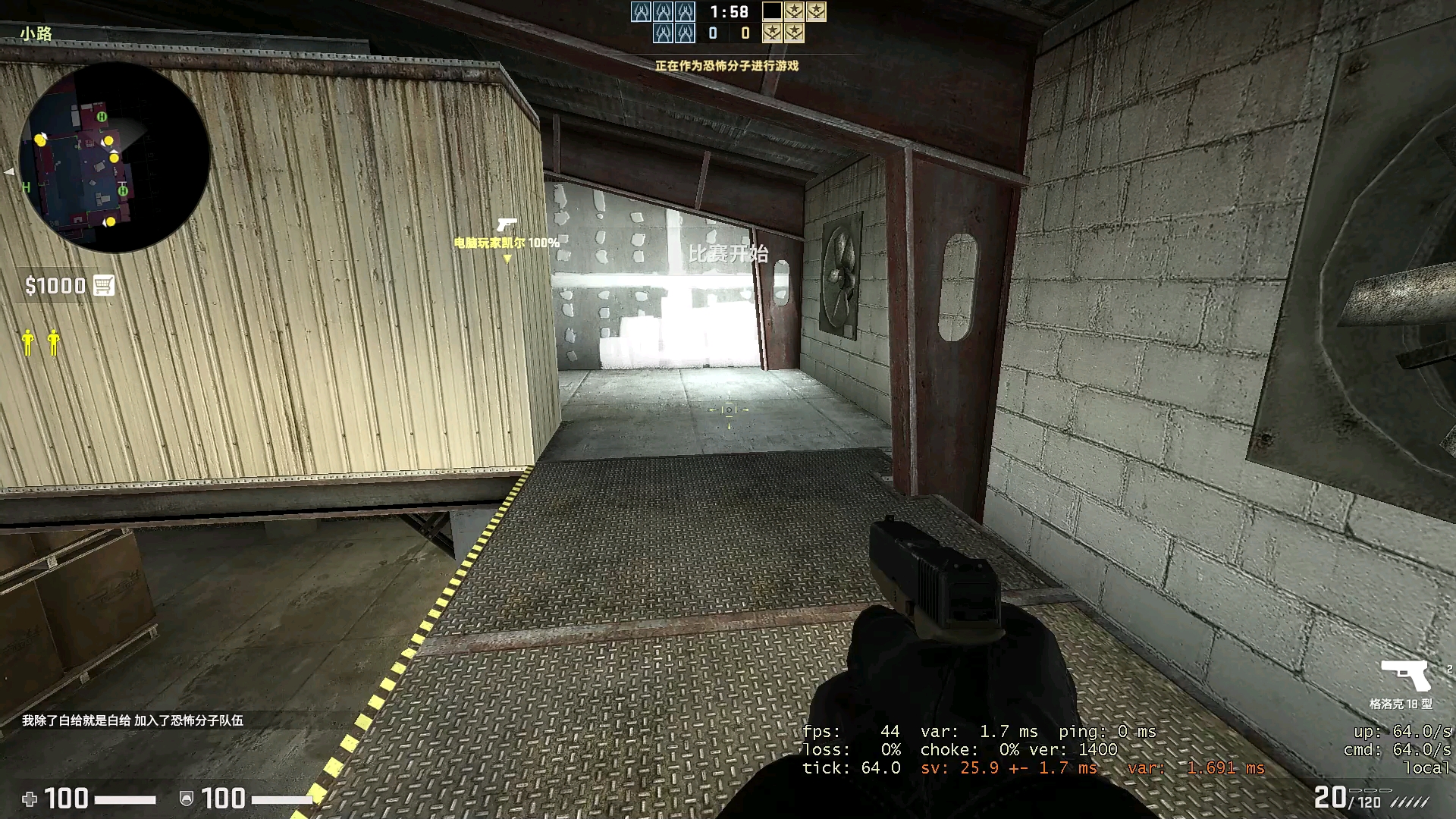The height and width of the screenshot is (819, 1456).
Task: Click first yellow alive-teammate figure icon
Action: click(27, 343)
